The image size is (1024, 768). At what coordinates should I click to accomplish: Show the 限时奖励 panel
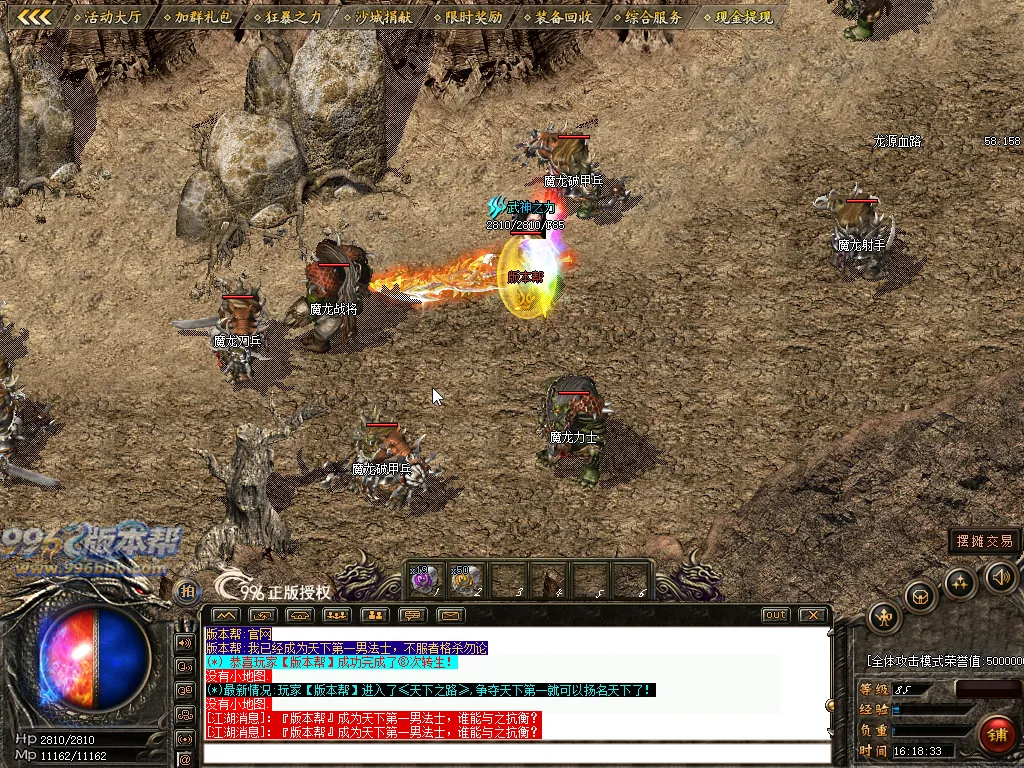click(x=467, y=17)
